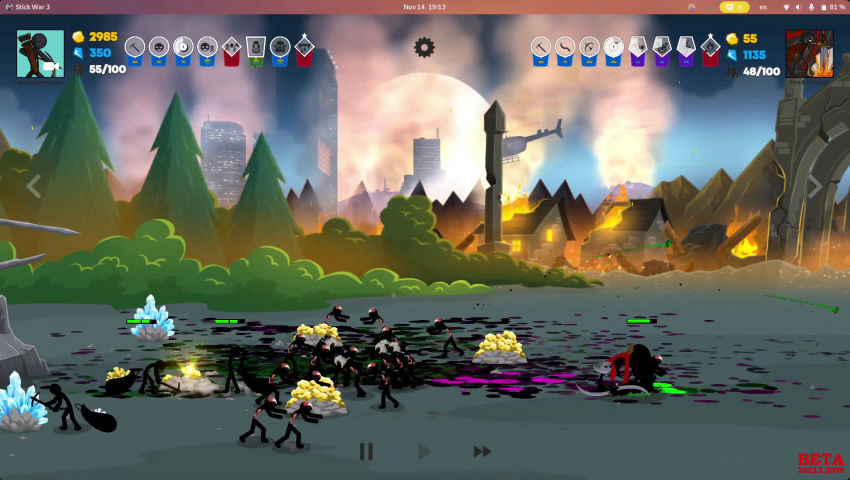Select the left player's pickaxe miner icon

click(x=135, y=47)
